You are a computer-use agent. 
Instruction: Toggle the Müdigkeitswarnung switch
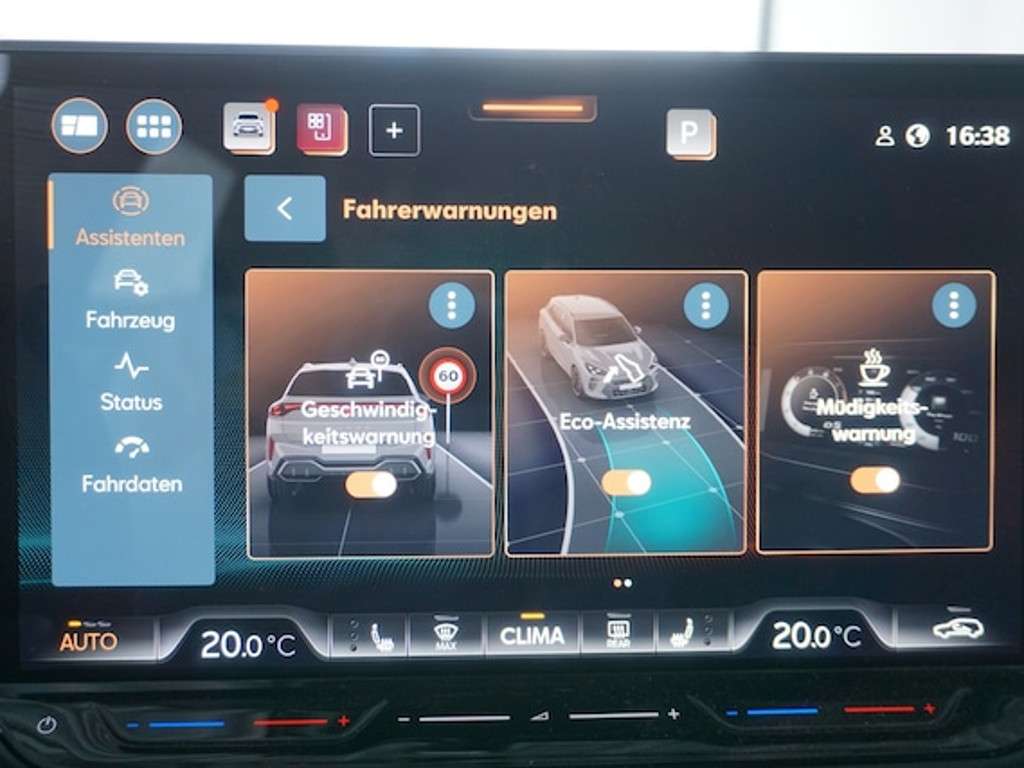[x=875, y=481]
